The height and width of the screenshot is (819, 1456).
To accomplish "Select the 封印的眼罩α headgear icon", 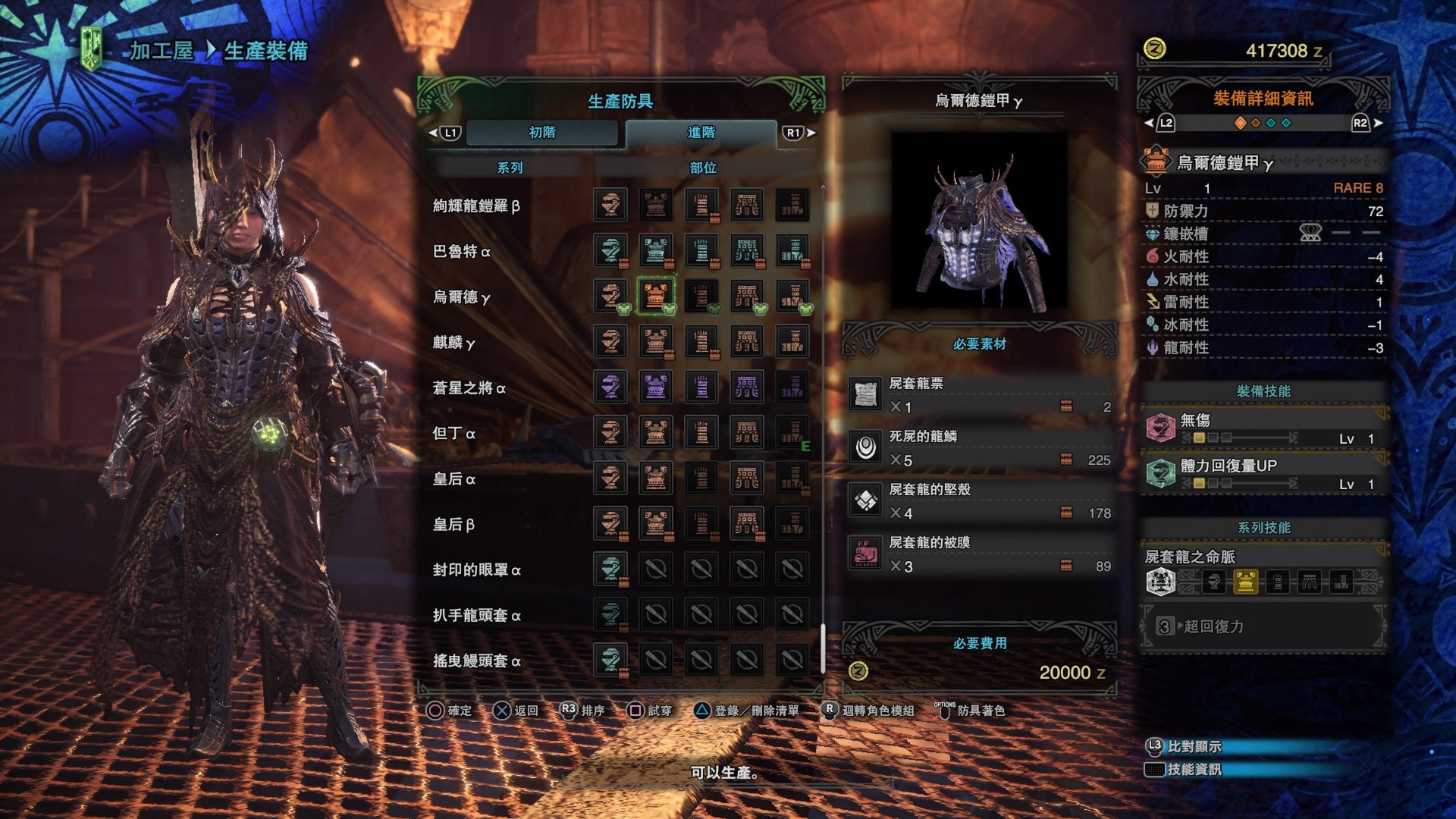I will coord(610,570).
